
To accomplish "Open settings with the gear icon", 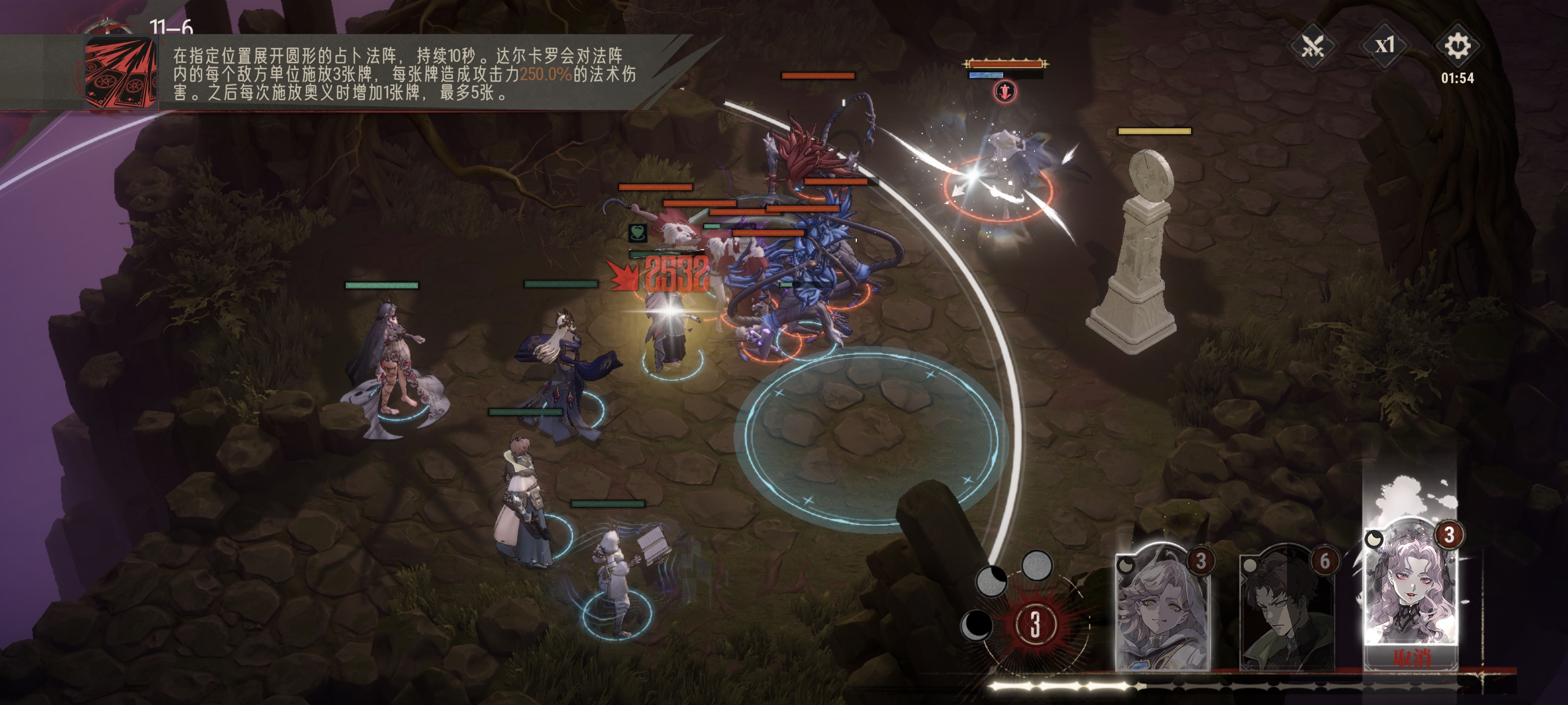I will (1457, 46).
